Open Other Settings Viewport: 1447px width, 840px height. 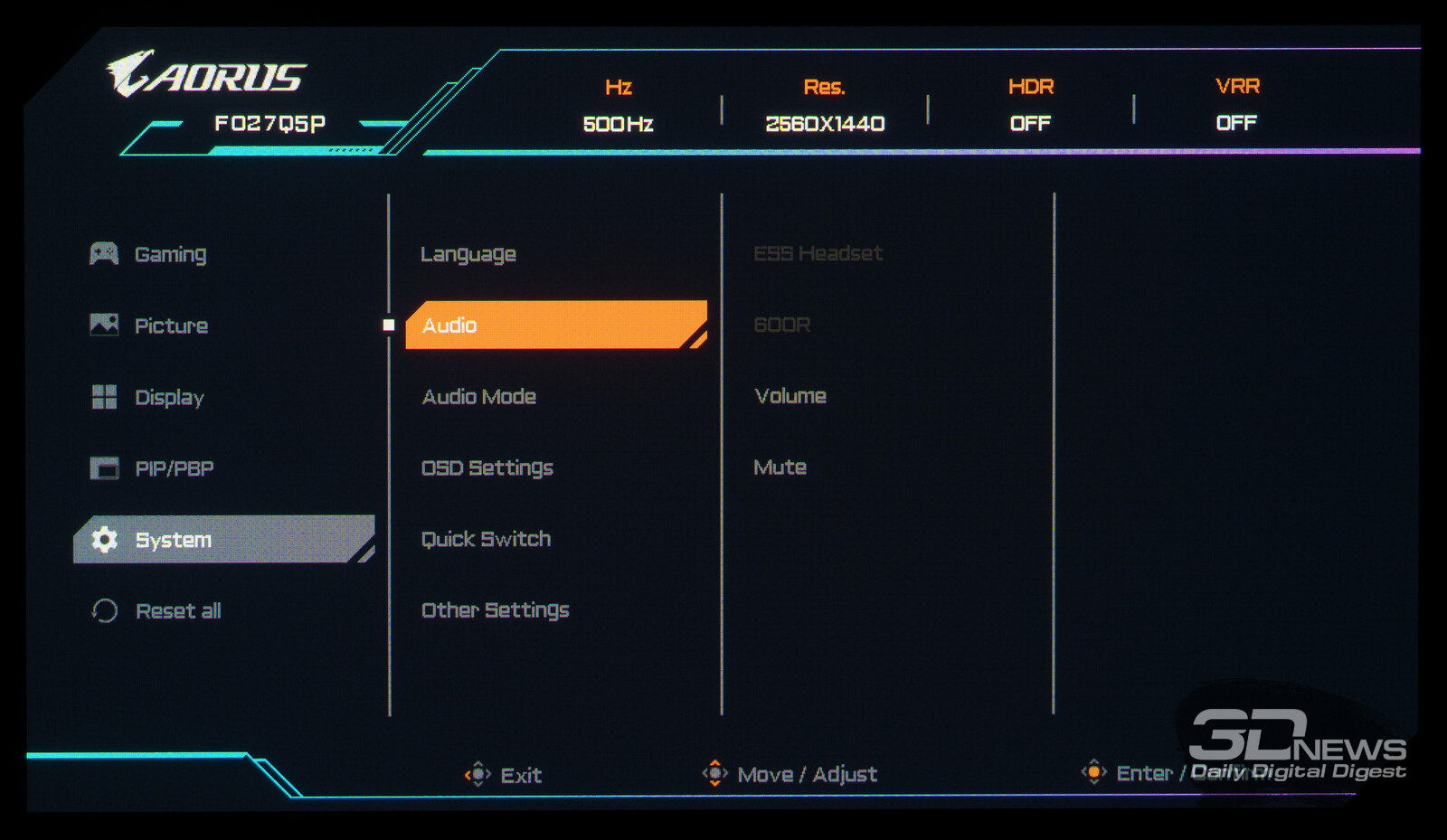point(495,610)
